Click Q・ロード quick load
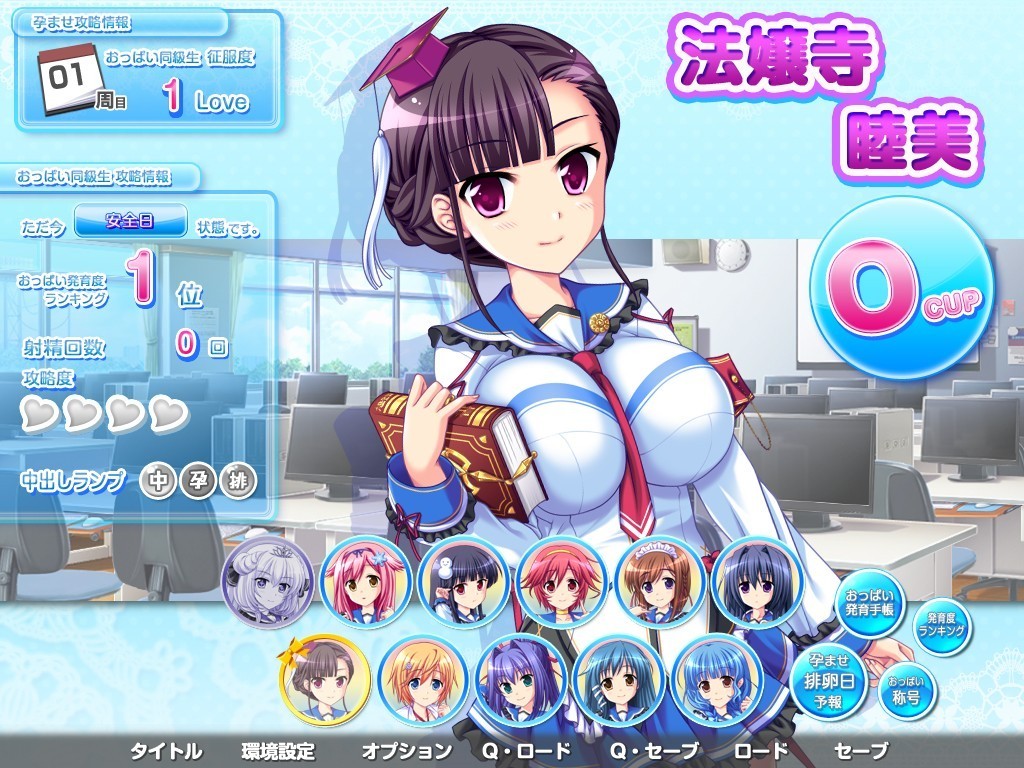The image size is (1024, 768). pyautogui.click(x=526, y=751)
